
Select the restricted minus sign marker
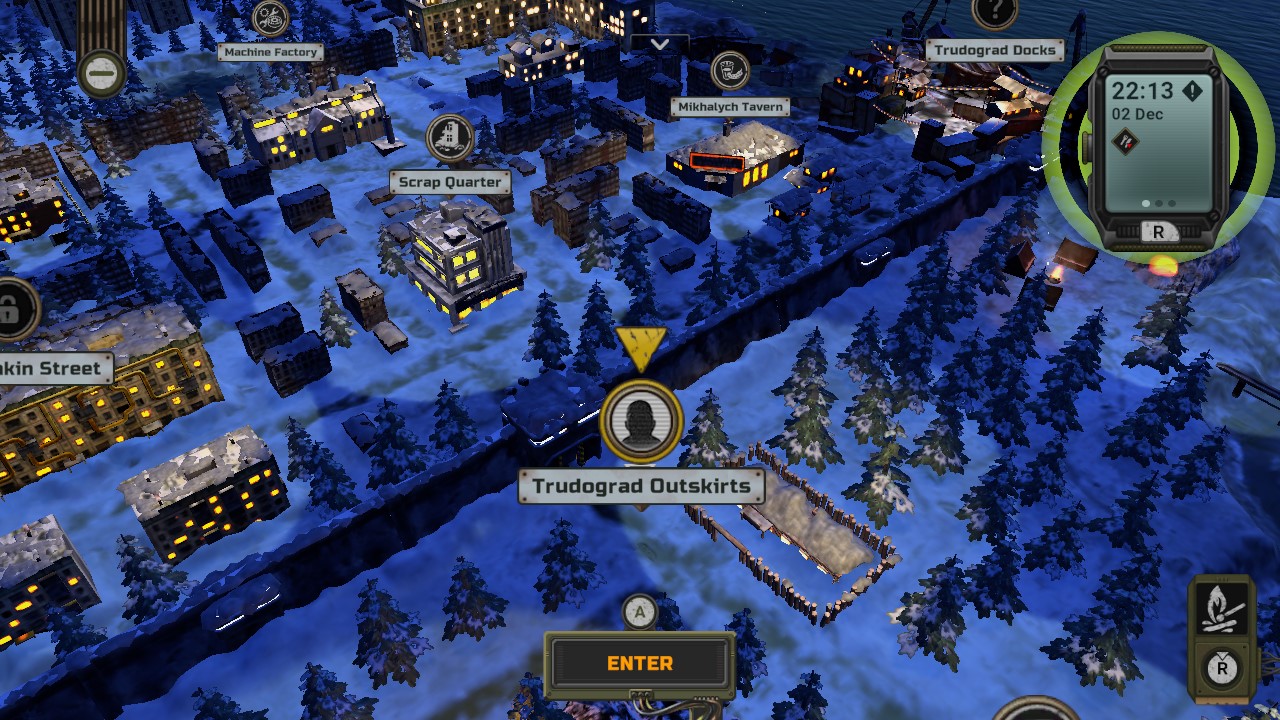tap(101, 75)
